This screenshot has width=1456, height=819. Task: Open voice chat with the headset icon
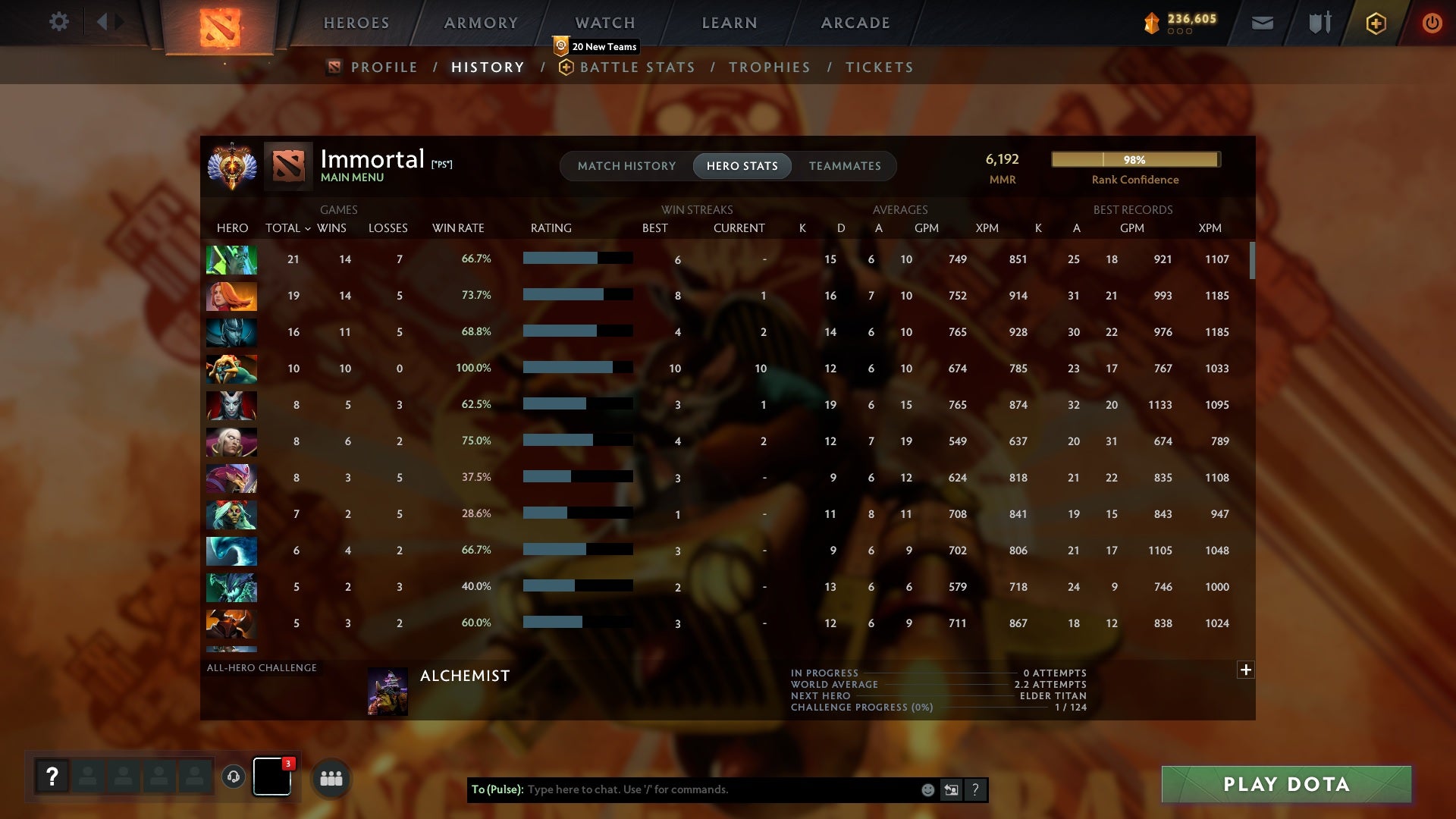click(x=232, y=777)
